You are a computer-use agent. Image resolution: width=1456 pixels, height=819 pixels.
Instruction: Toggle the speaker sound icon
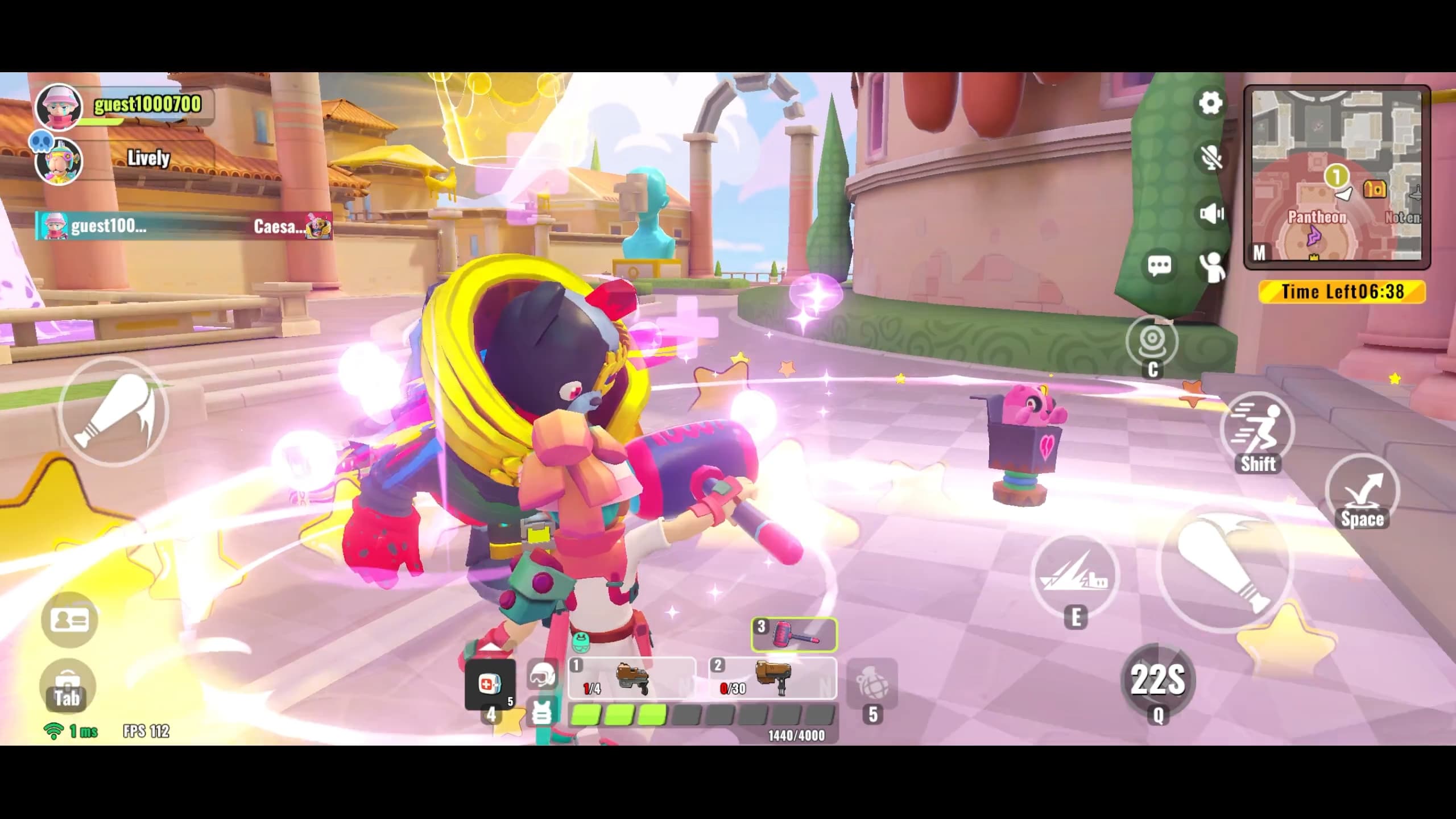1211,213
